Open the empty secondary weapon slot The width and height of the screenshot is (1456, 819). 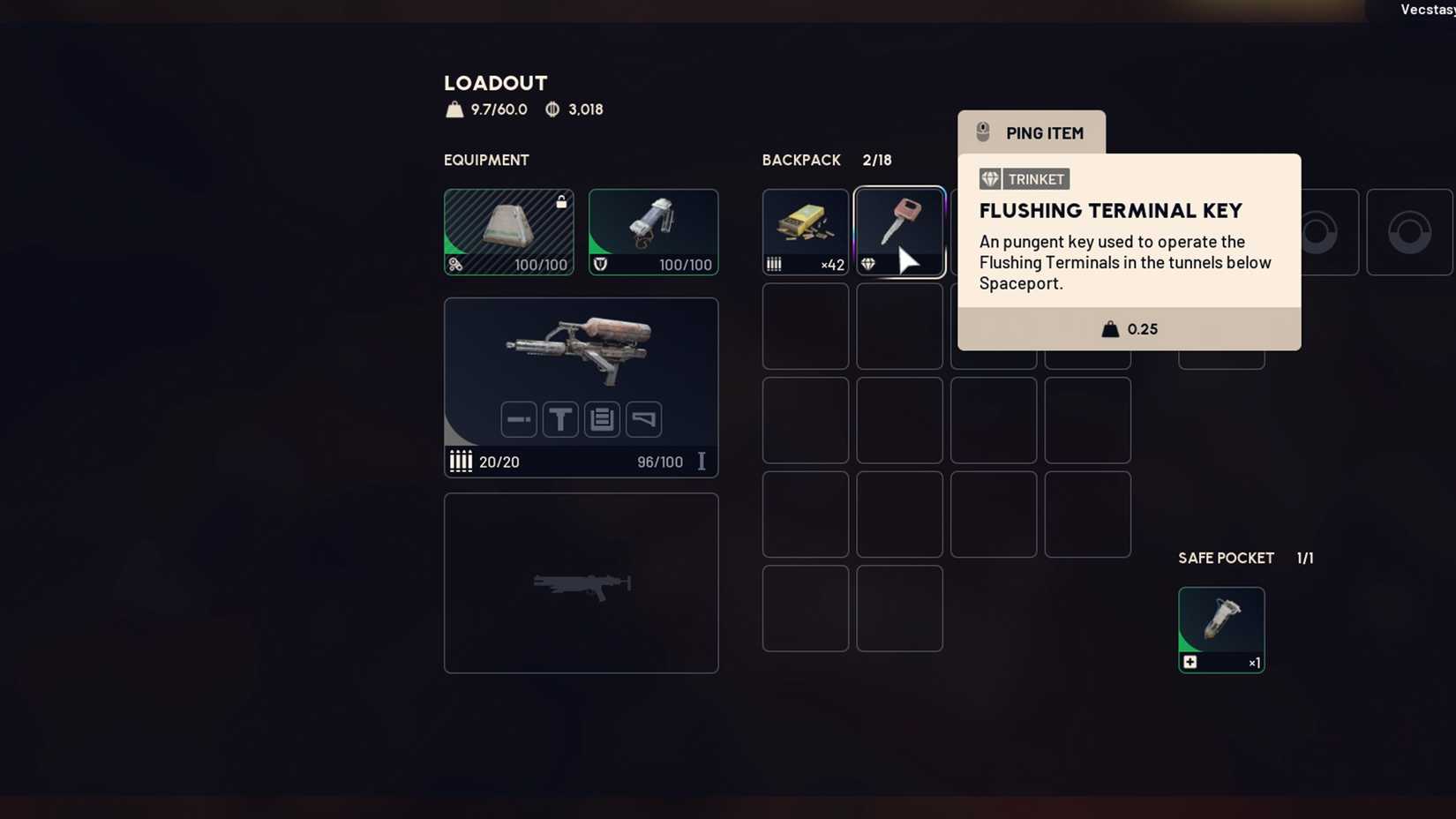tap(581, 582)
